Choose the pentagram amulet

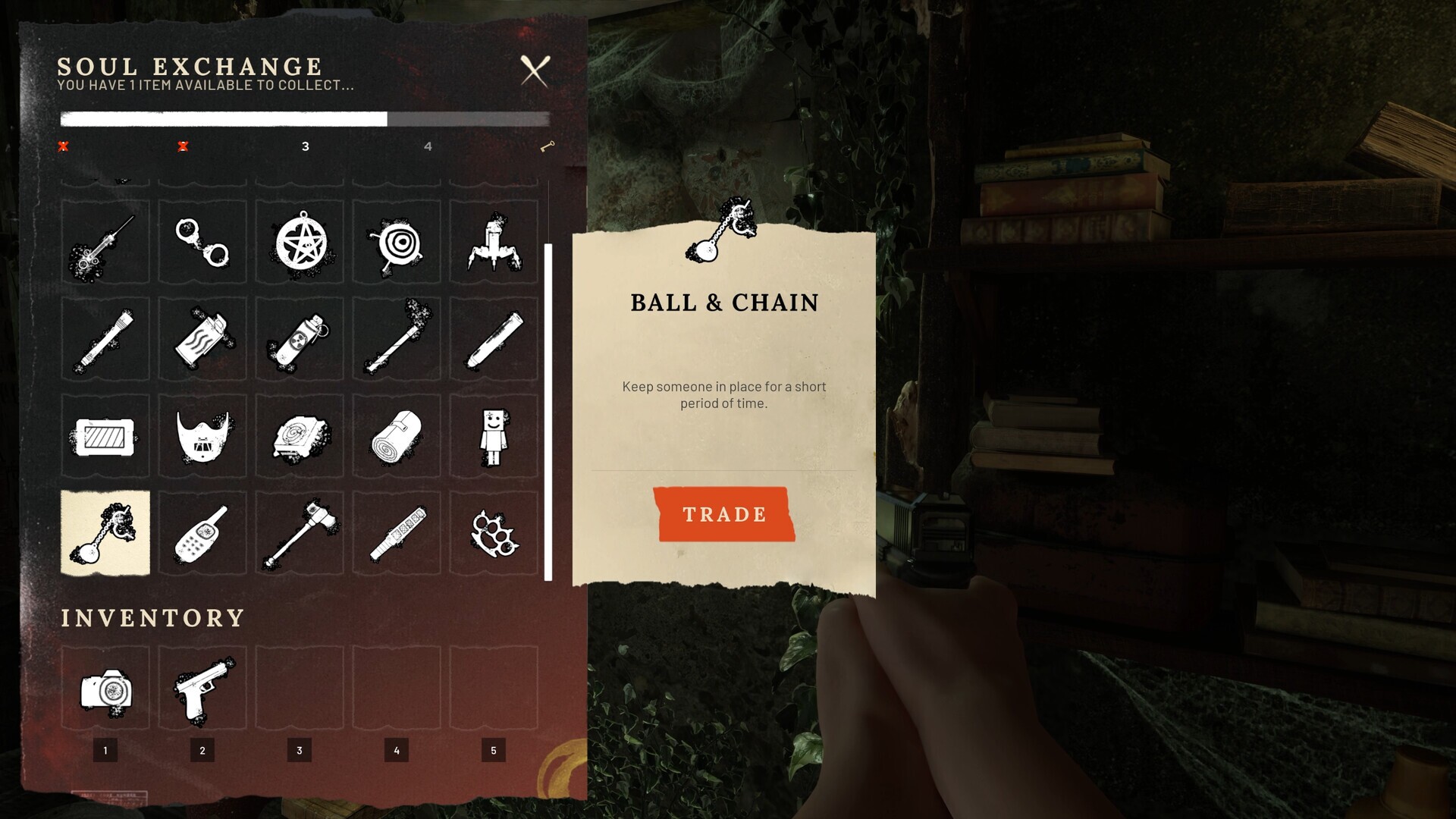[300, 243]
